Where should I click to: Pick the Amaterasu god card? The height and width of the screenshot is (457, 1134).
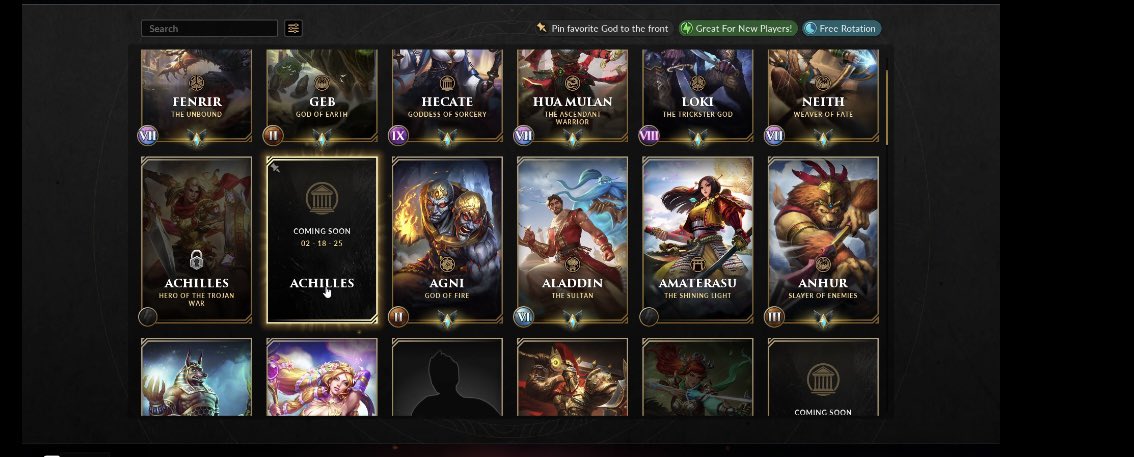697,240
